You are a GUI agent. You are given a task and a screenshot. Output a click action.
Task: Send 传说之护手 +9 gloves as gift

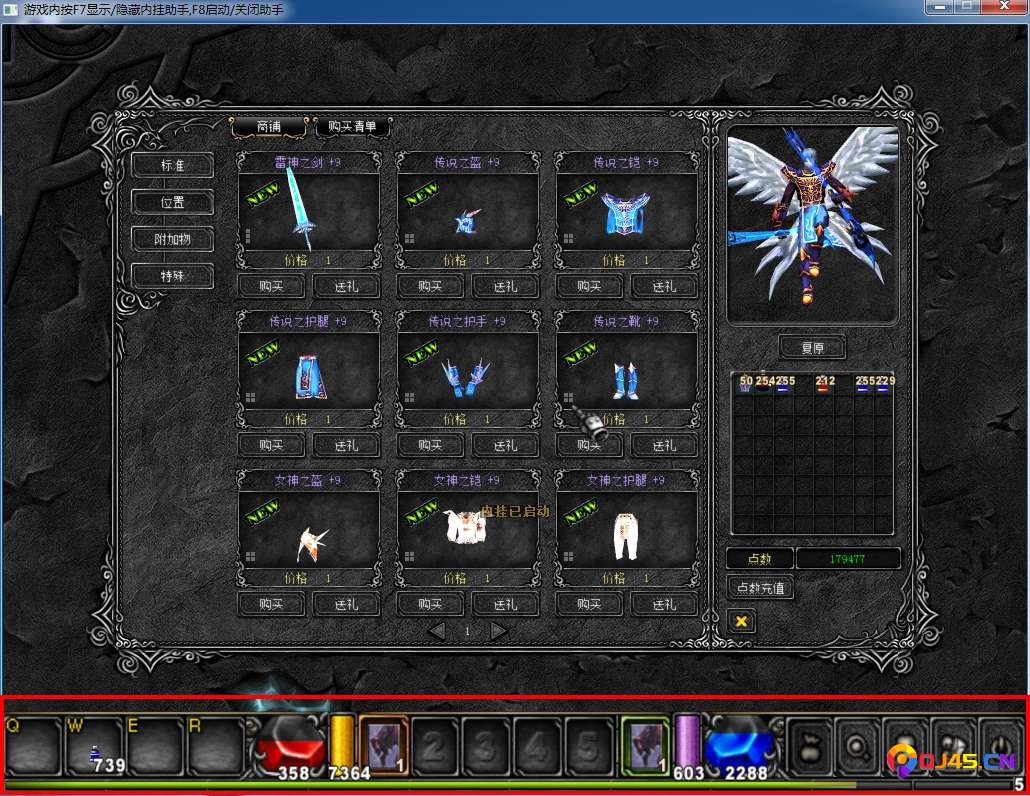coord(505,445)
